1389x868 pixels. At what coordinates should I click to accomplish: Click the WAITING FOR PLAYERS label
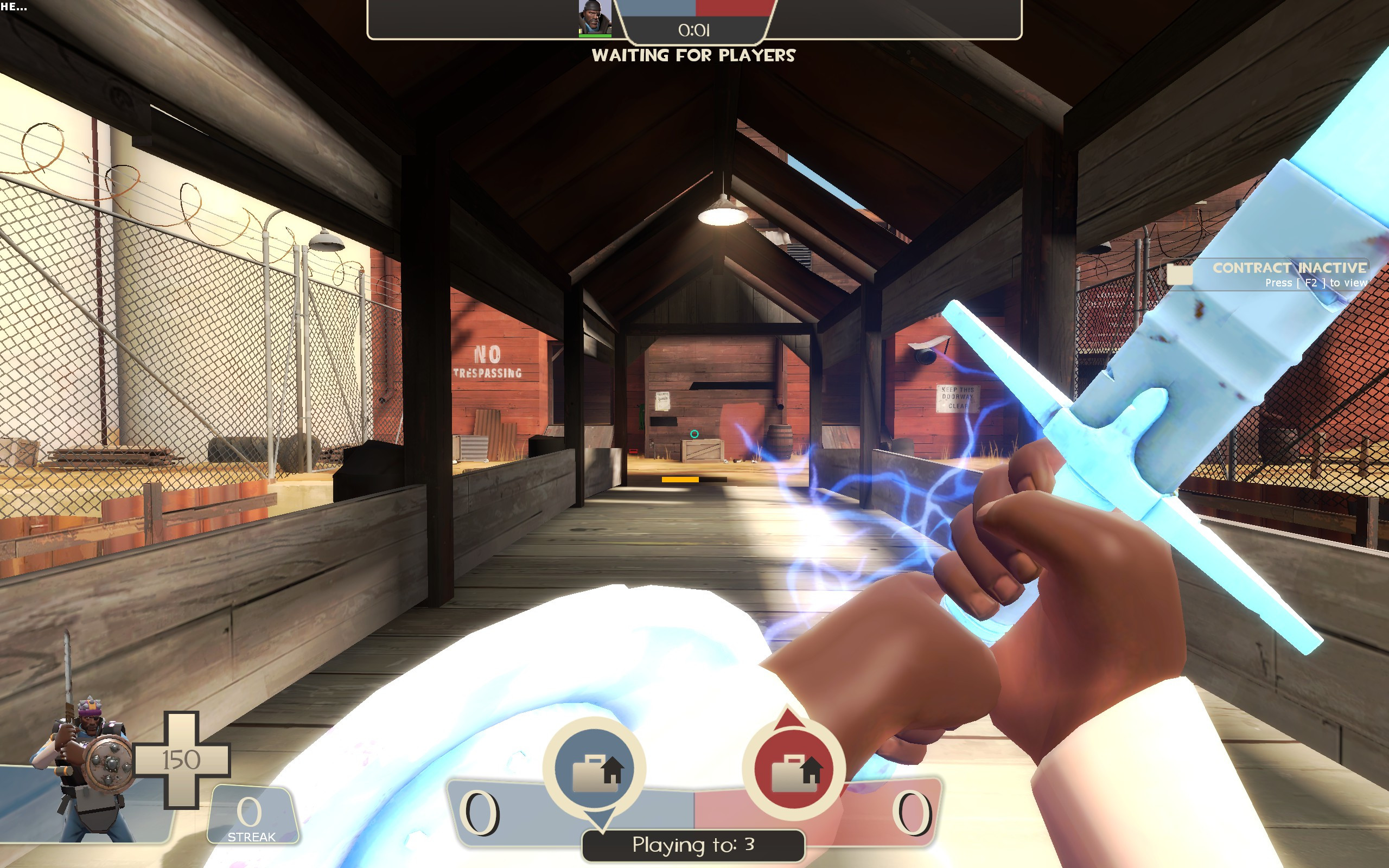point(694,56)
